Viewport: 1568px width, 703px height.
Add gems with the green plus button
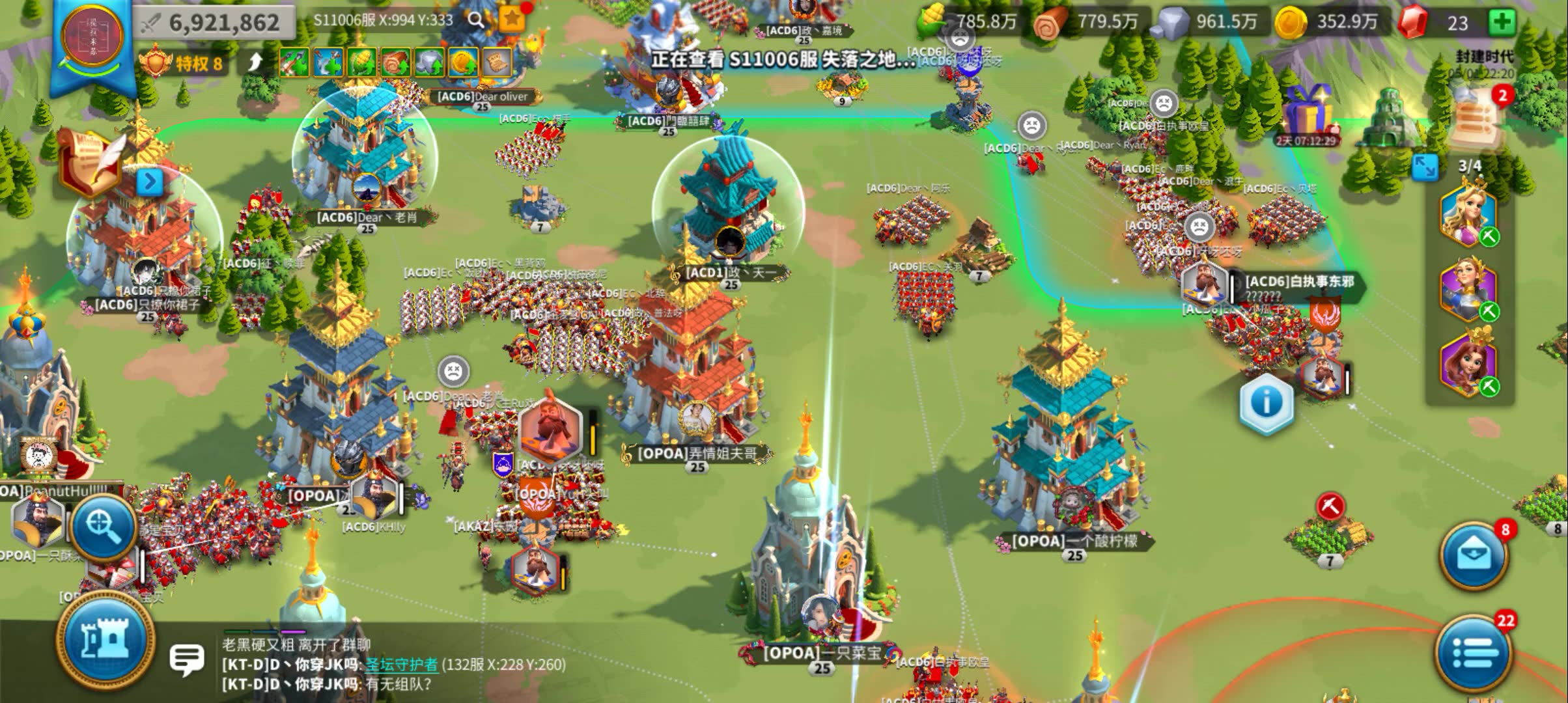click(x=1502, y=22)
